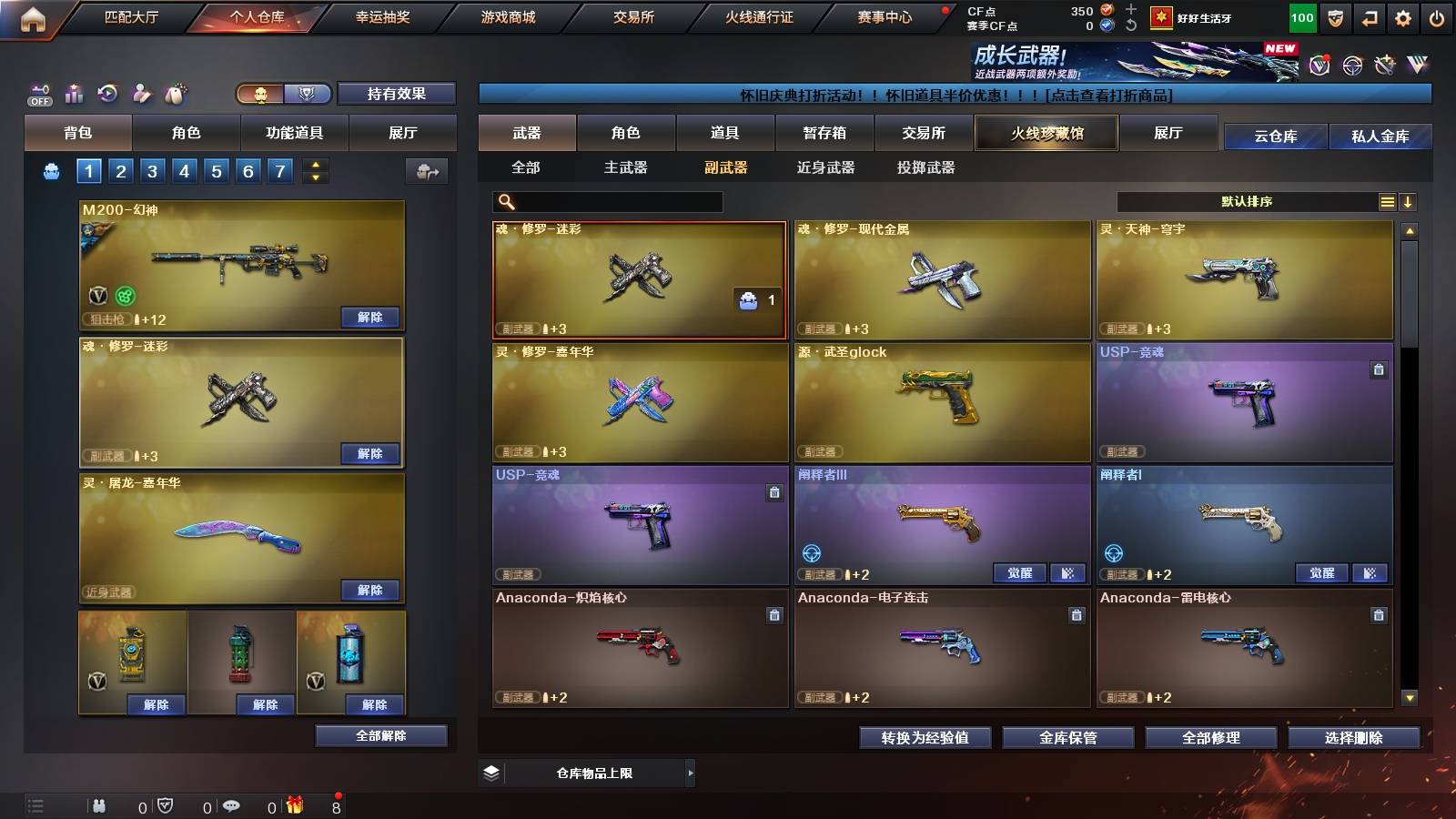Toggle the OFF key switch in the left panel
1456x819 pixels.
tap(38, 92)
